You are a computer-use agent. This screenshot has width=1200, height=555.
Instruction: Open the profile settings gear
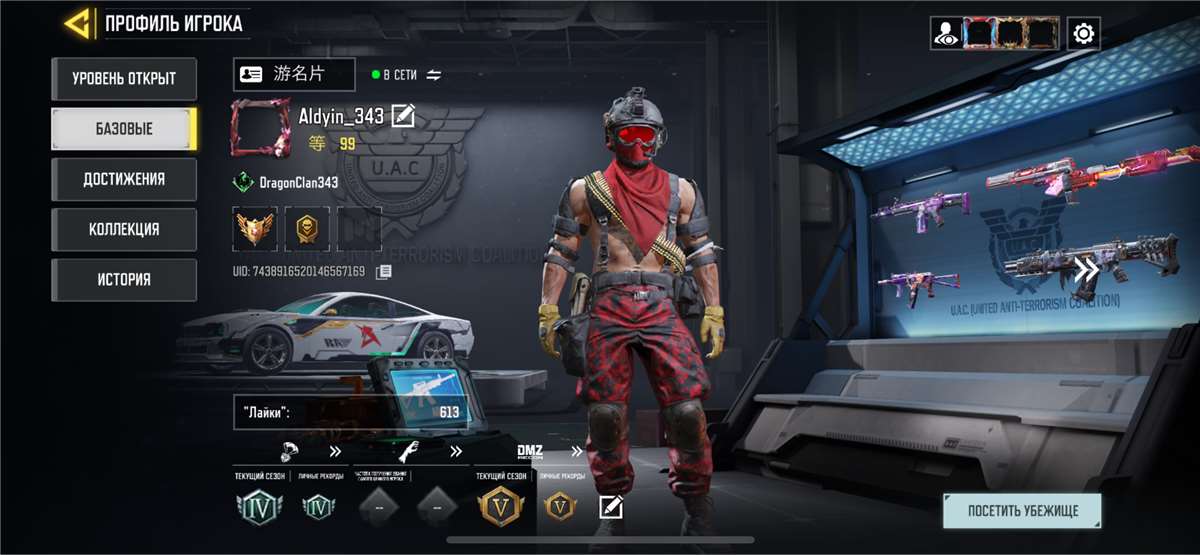coord(1082,34)
